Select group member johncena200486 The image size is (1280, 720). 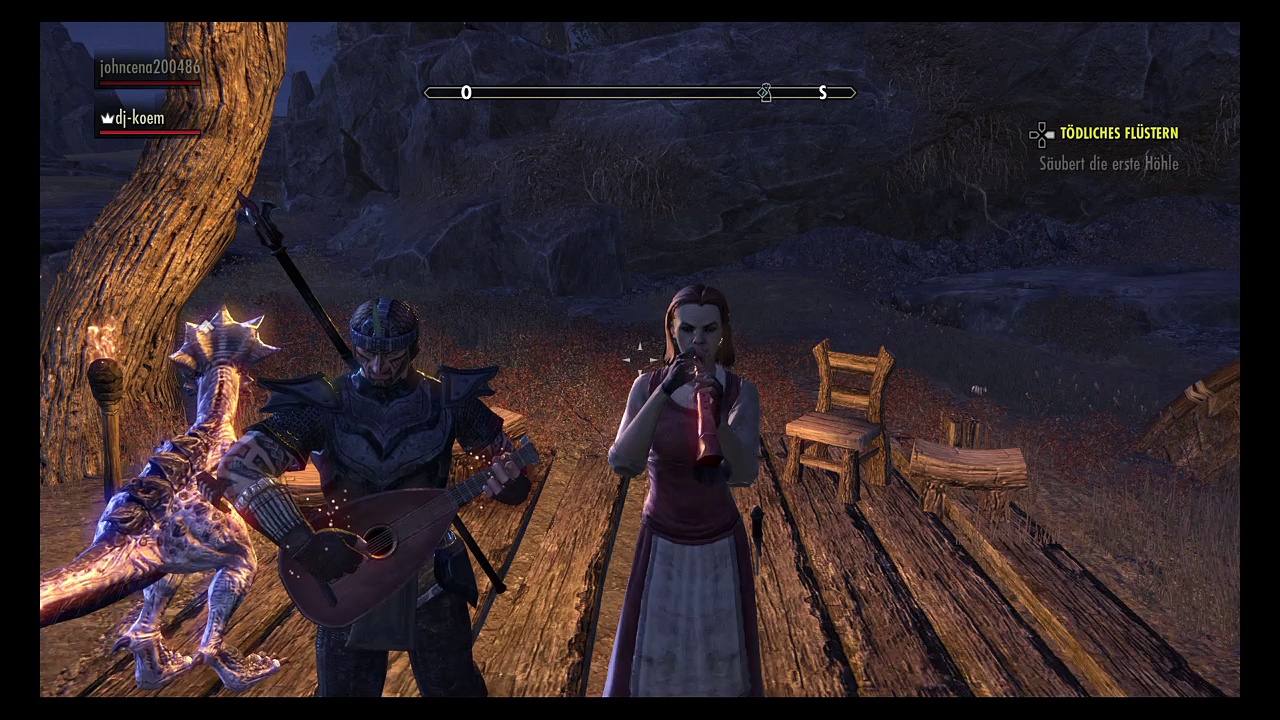tap(149, 68)
